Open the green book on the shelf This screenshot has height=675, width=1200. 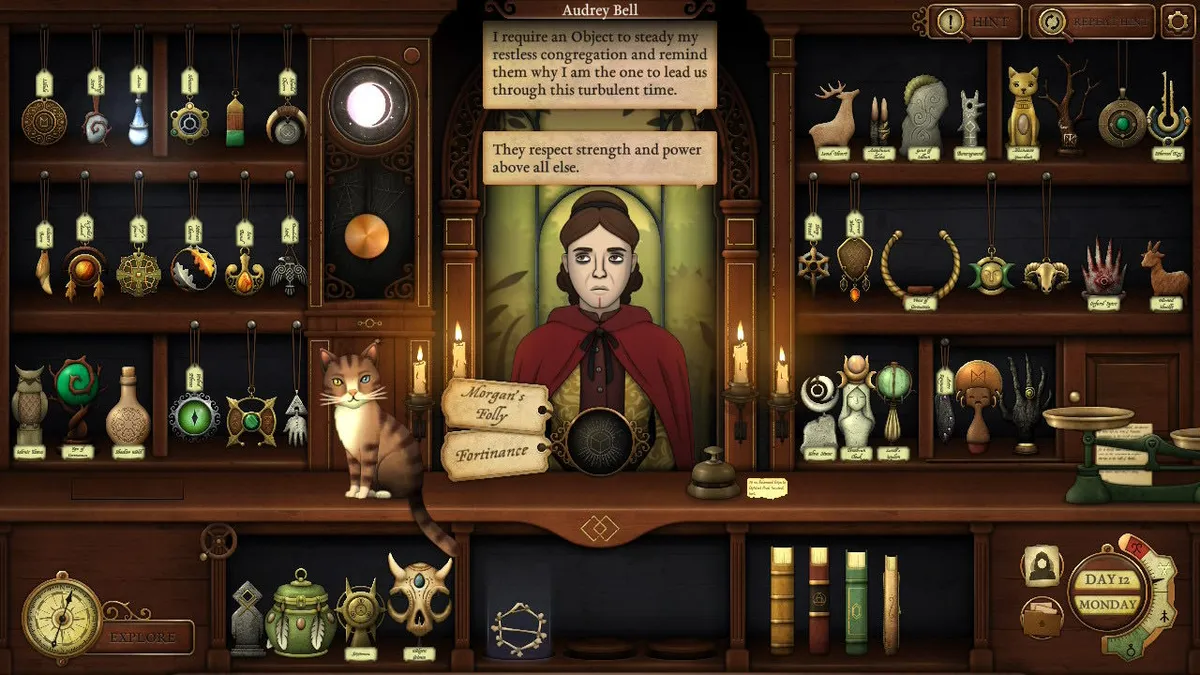coord(856,601)
